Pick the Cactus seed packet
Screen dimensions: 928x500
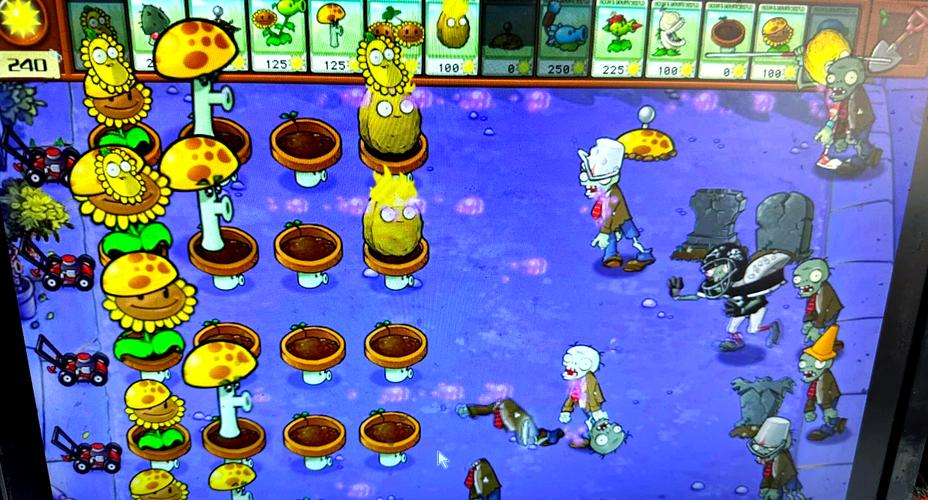point(156,35)
